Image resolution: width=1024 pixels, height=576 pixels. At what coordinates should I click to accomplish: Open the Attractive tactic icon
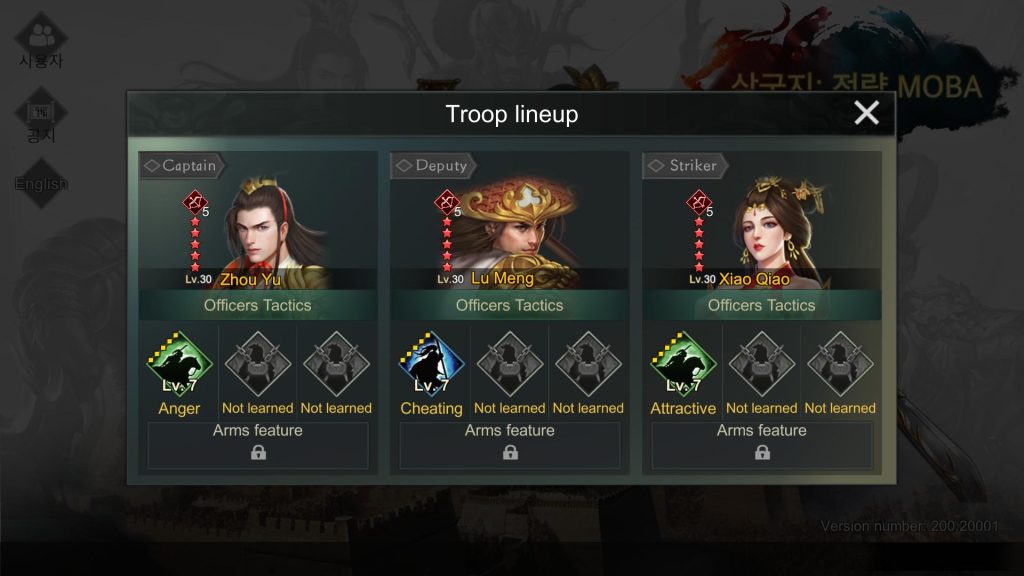click(x=683, y=366)
